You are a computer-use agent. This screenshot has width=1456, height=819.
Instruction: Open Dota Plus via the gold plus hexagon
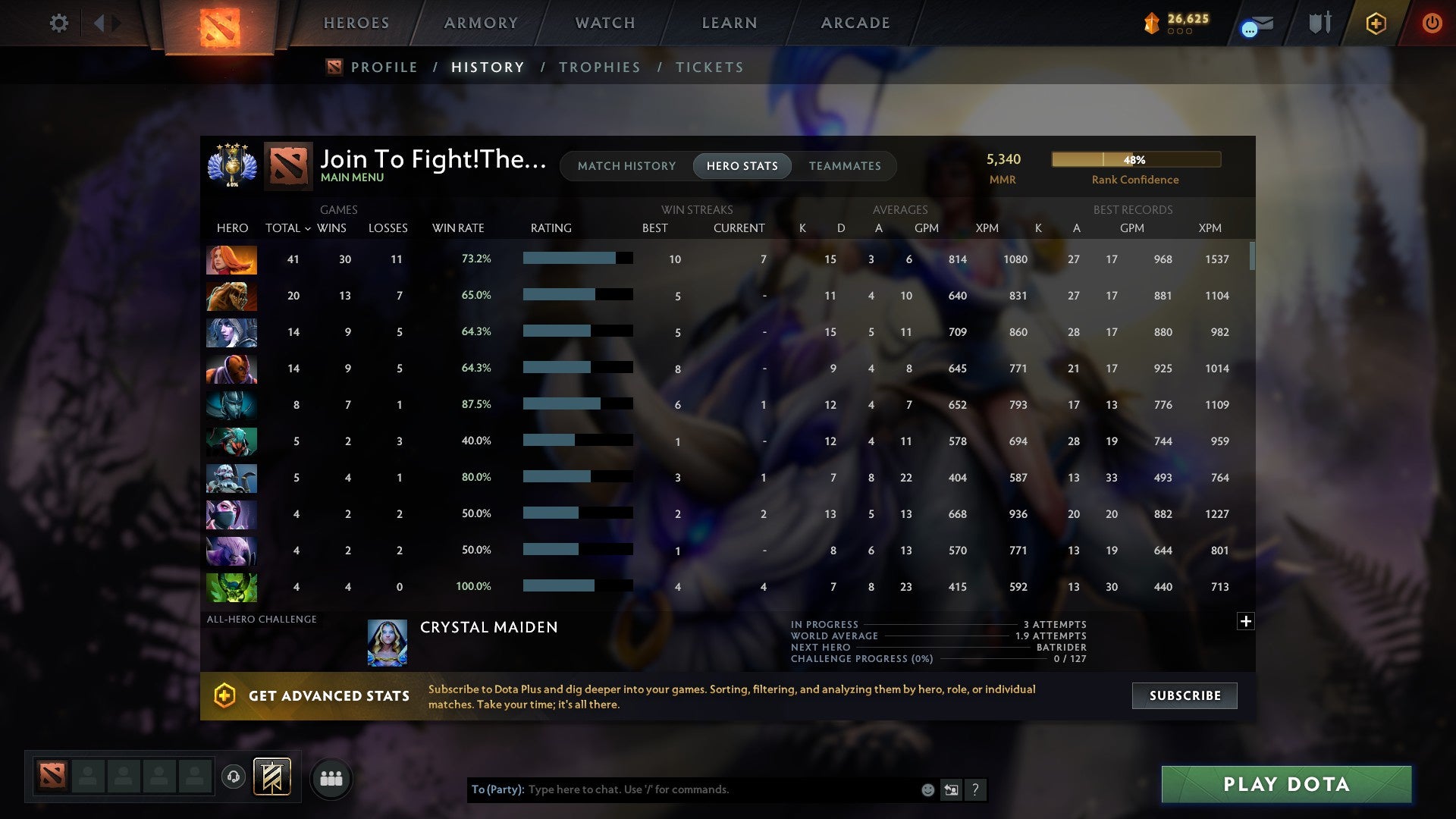pyautogui.click(x=1375, y=23)
